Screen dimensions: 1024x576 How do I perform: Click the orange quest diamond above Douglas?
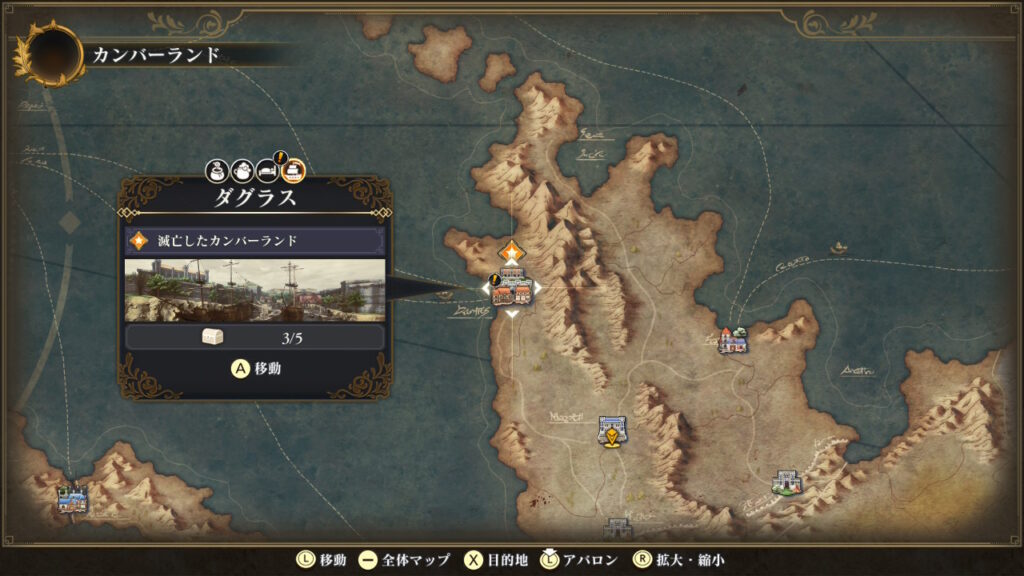point(512,251)
